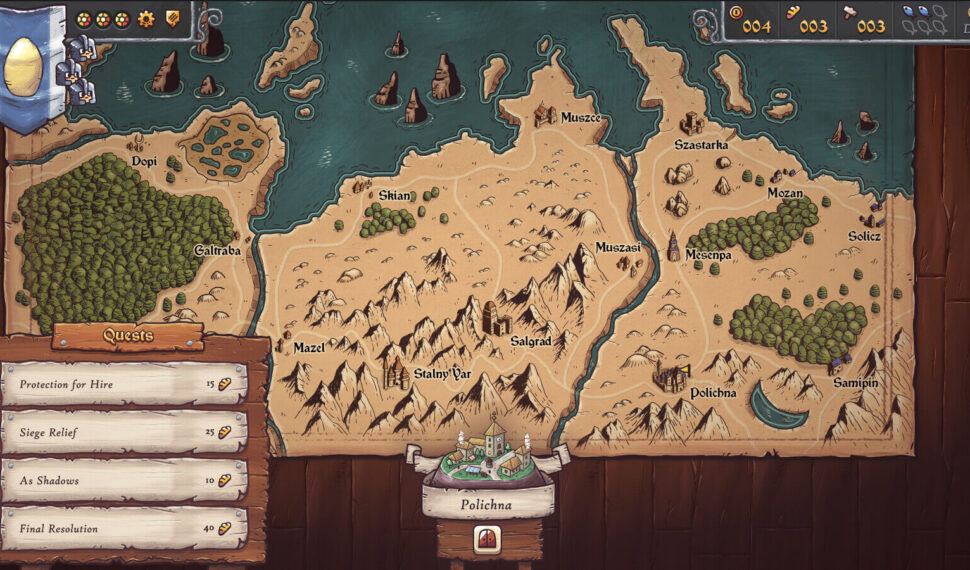
Task: Select the Mesenpa tower marker
Action: (x=674, y=246)
